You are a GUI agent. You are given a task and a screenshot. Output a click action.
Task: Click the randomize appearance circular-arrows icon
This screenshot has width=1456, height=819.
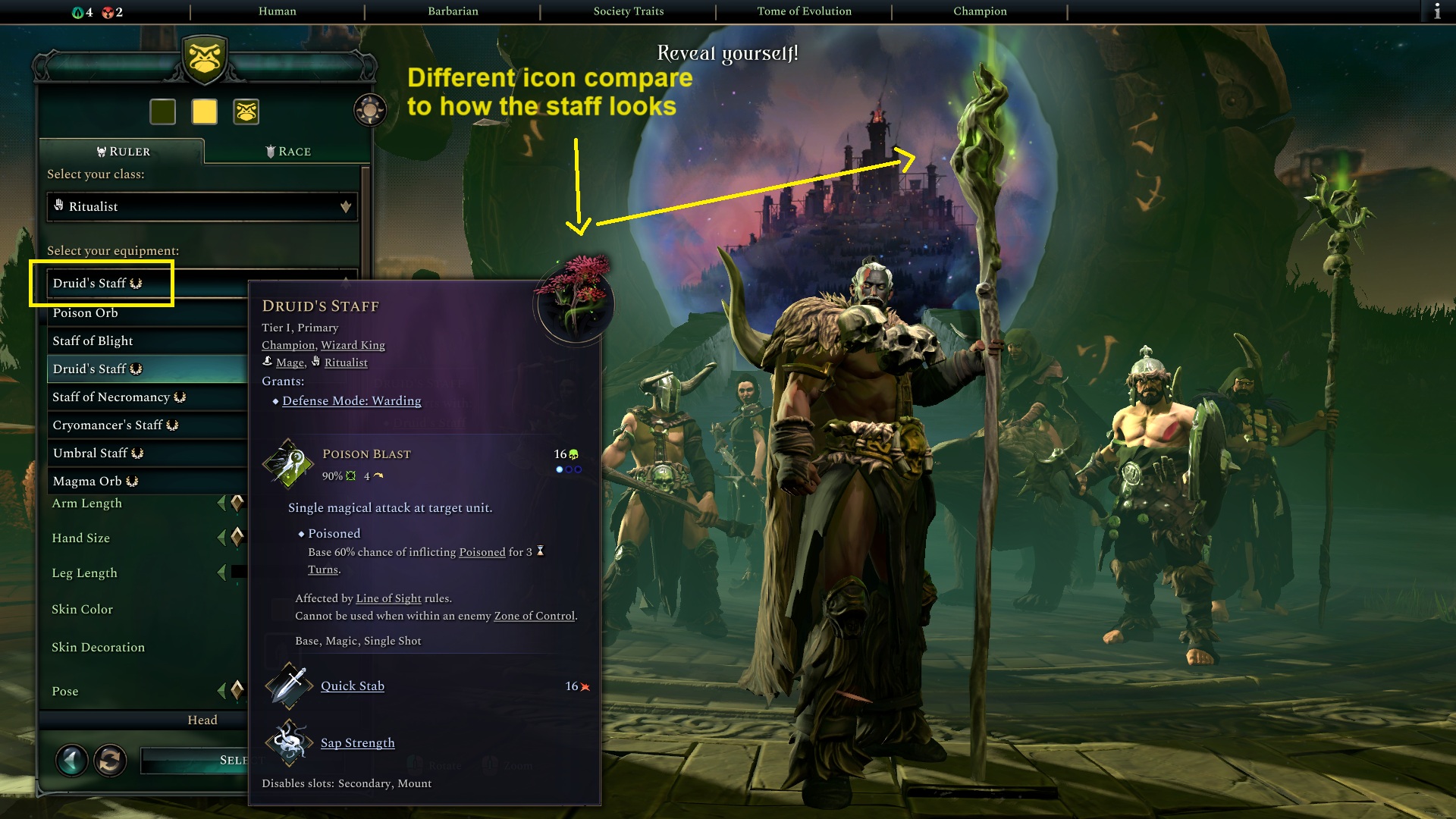tap(111, 761)
